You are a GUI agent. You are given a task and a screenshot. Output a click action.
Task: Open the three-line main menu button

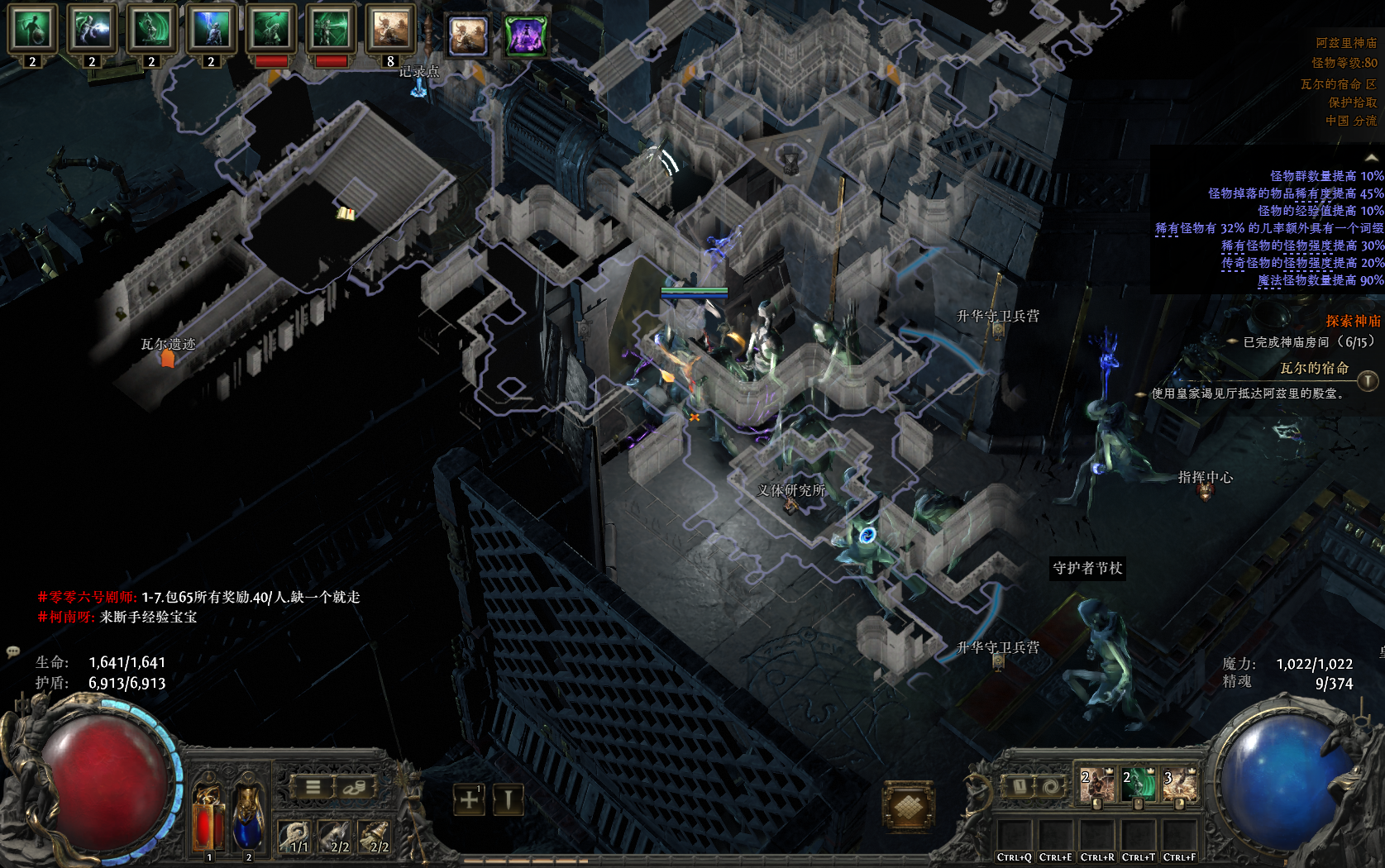[313, 787]
